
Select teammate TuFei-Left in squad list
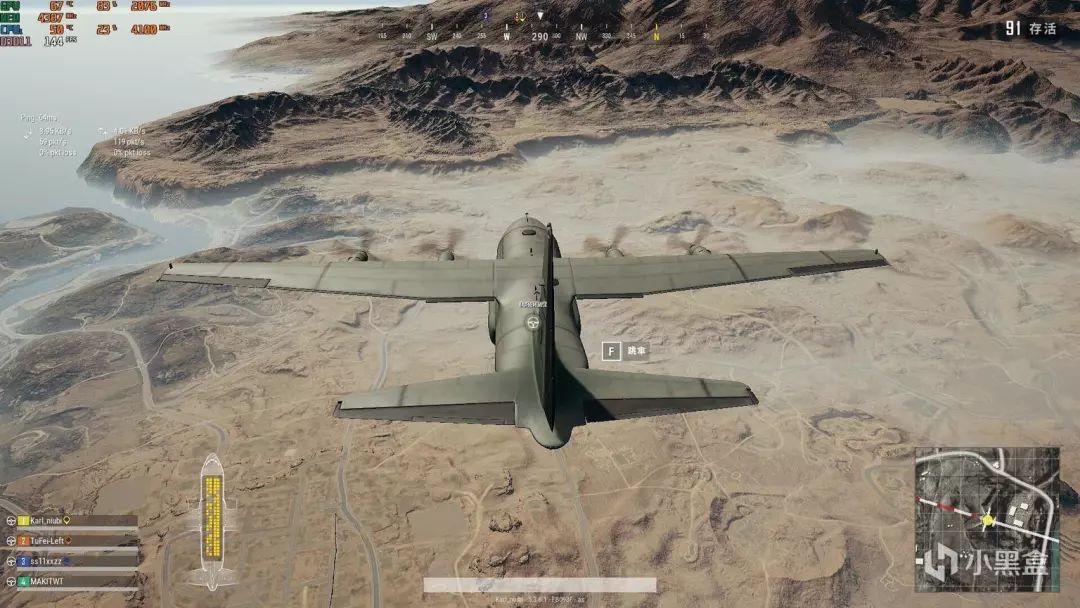coord(48,541)
